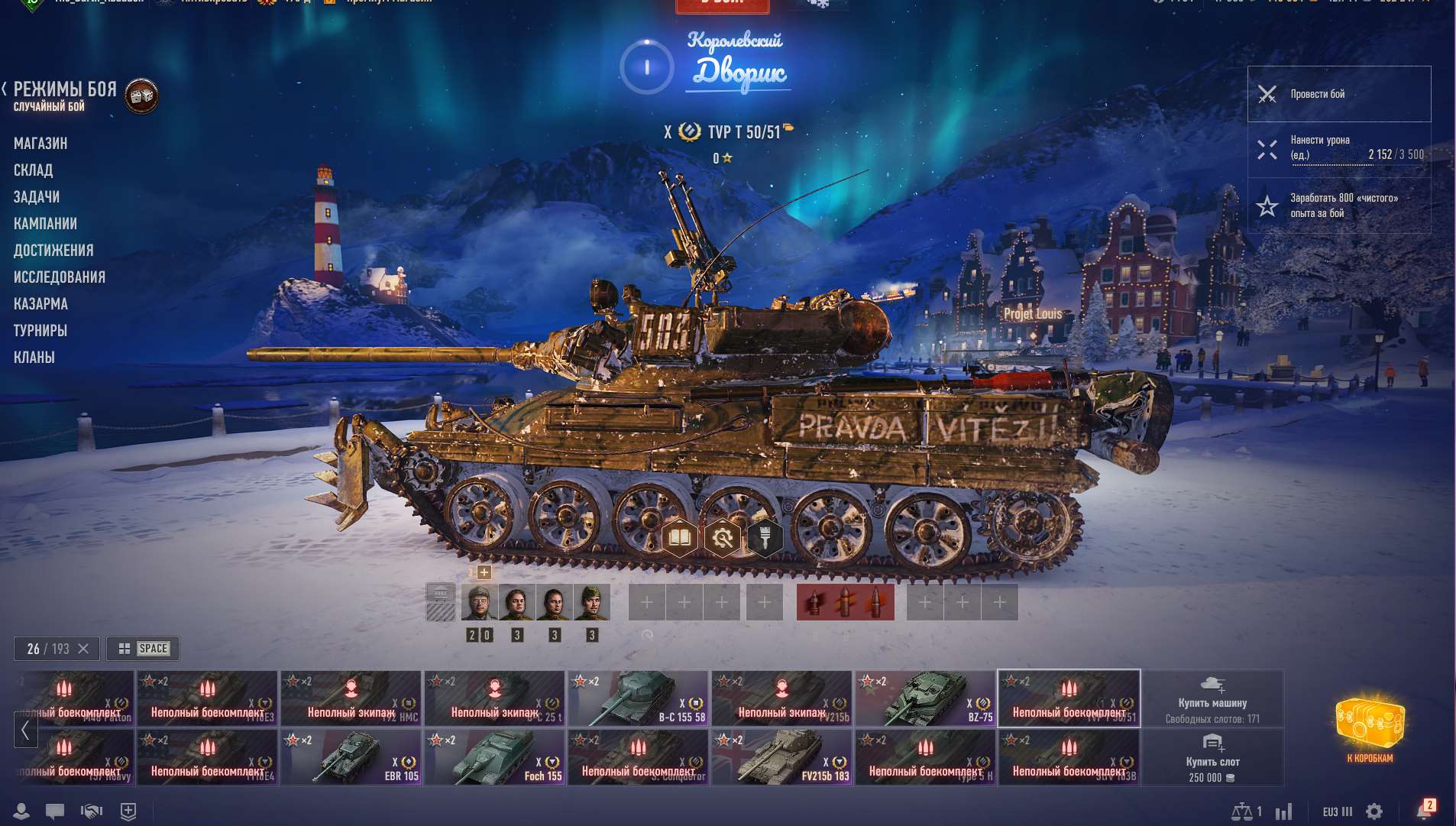The width and height of the screenshot is (1456, 826).
Task: Toggle the contacts panel via person icon
Action: click(x=21, y=811)
